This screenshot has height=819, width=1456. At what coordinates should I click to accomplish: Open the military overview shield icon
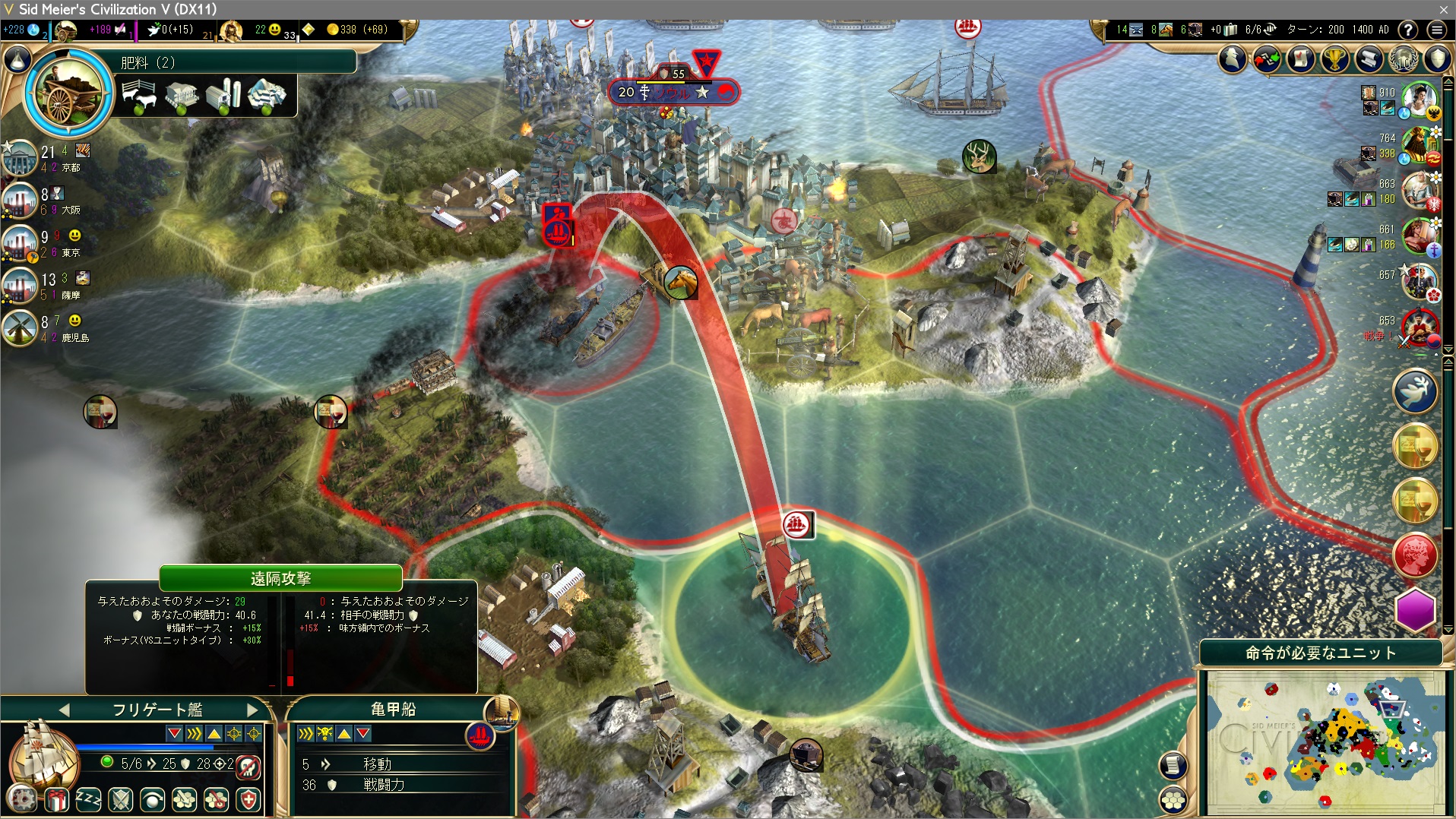pyautogui.click(x=1437, y=58)
